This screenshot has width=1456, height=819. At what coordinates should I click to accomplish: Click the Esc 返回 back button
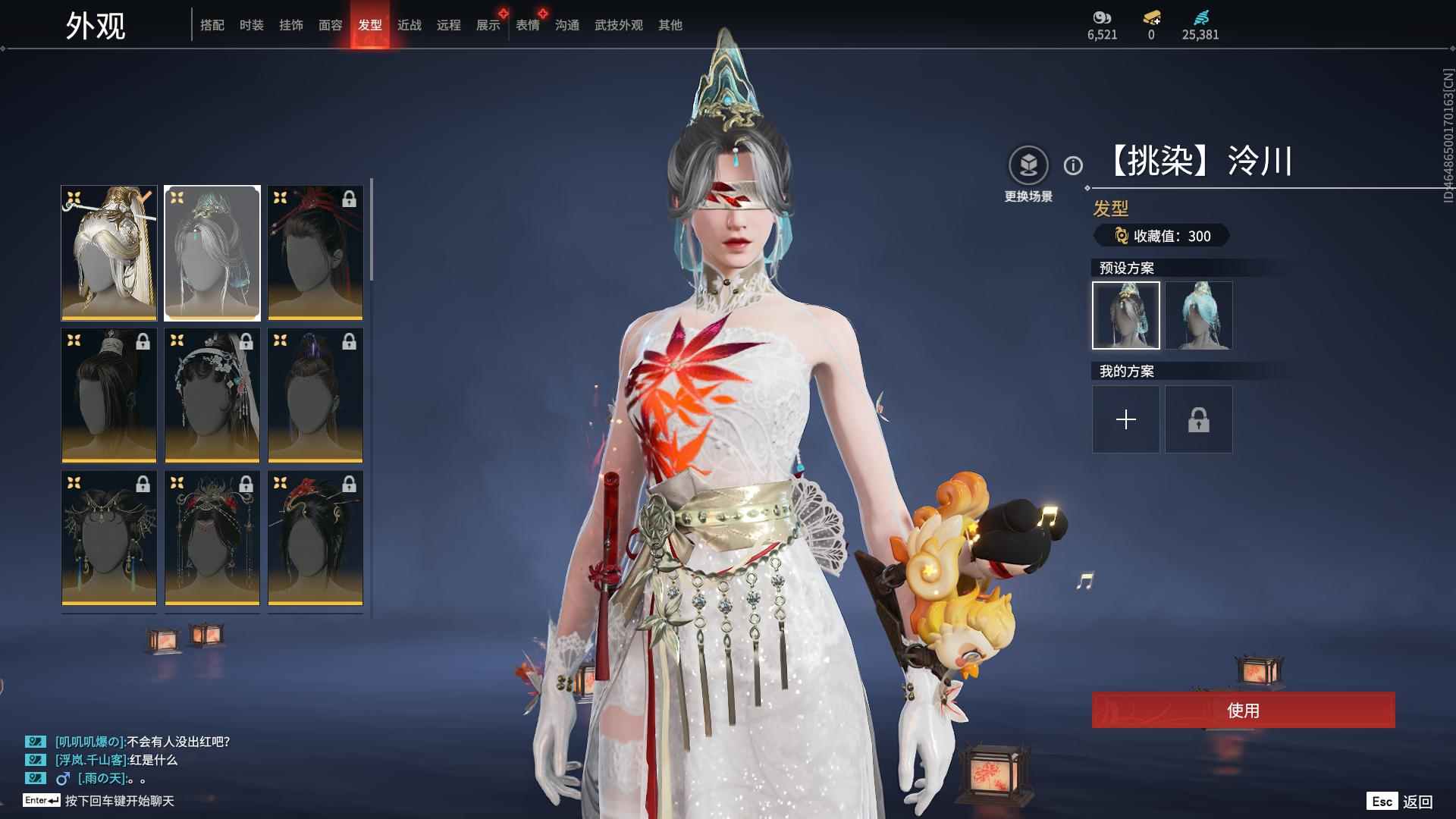(x=1400, y=802)
